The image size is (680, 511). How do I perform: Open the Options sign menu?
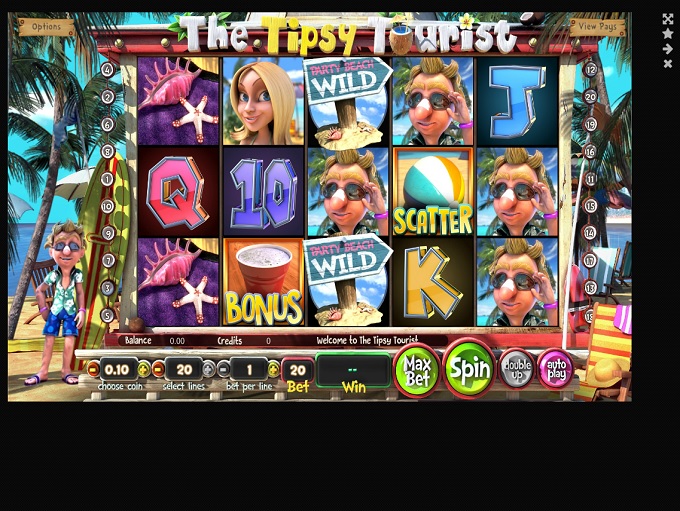pyautogui.click(x=47, y=27)
